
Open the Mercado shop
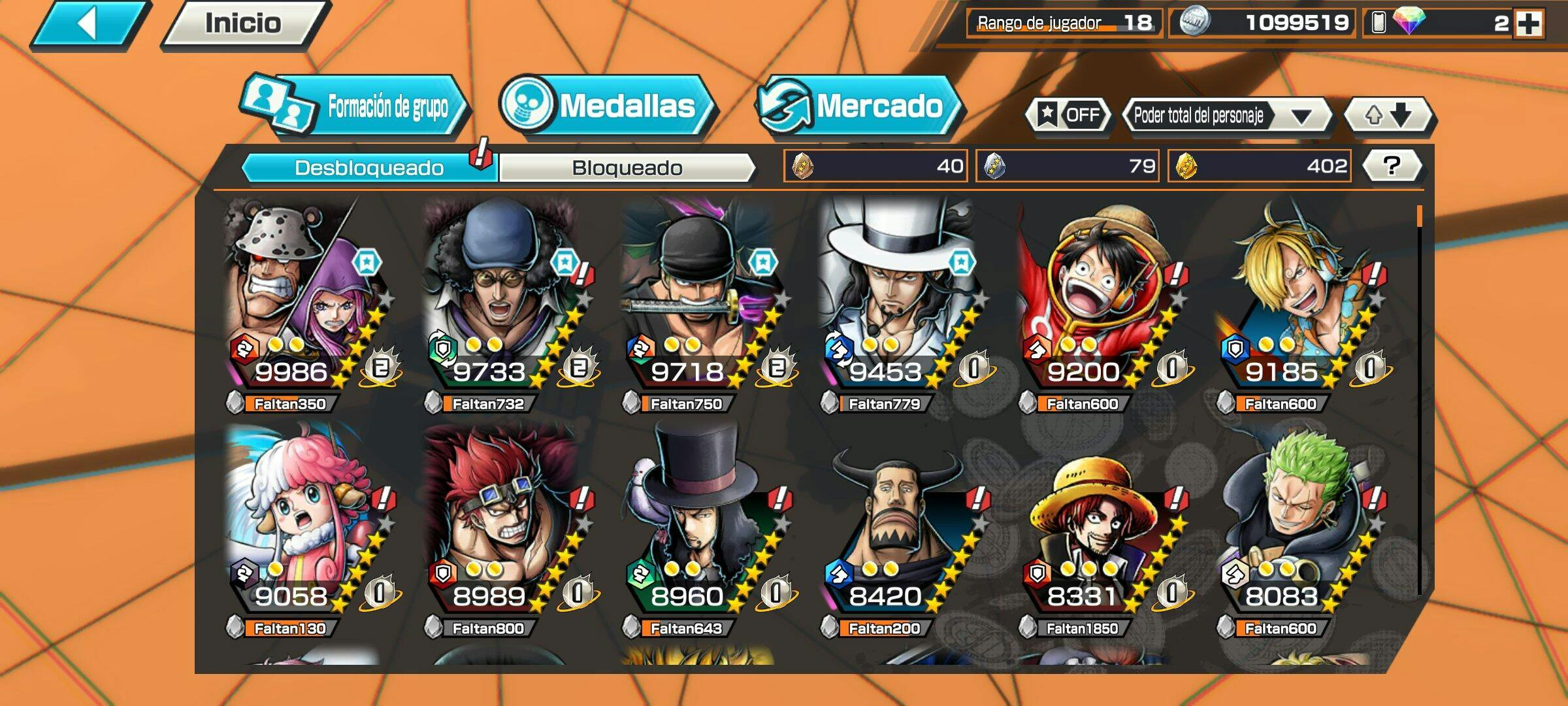pos(859,107)
